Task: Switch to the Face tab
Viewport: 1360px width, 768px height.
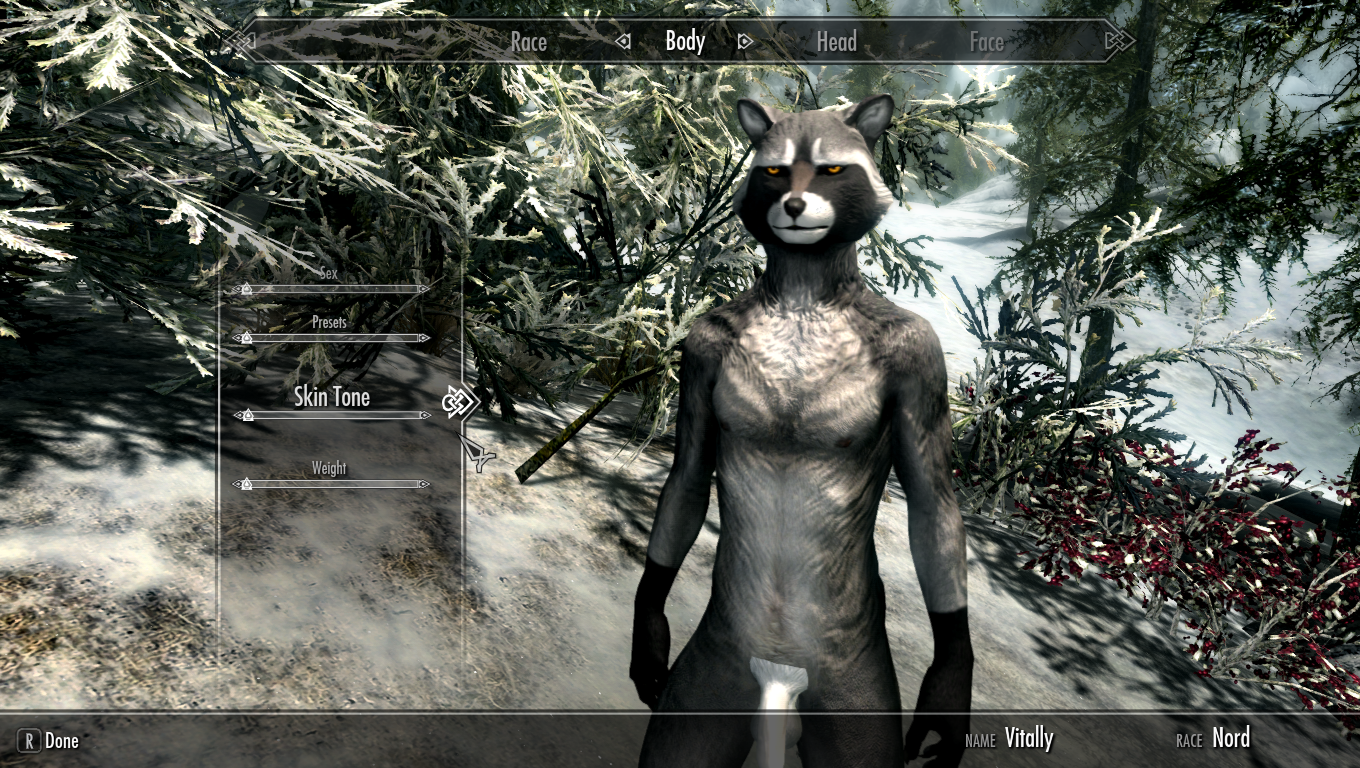Action: tap(986, 42)
